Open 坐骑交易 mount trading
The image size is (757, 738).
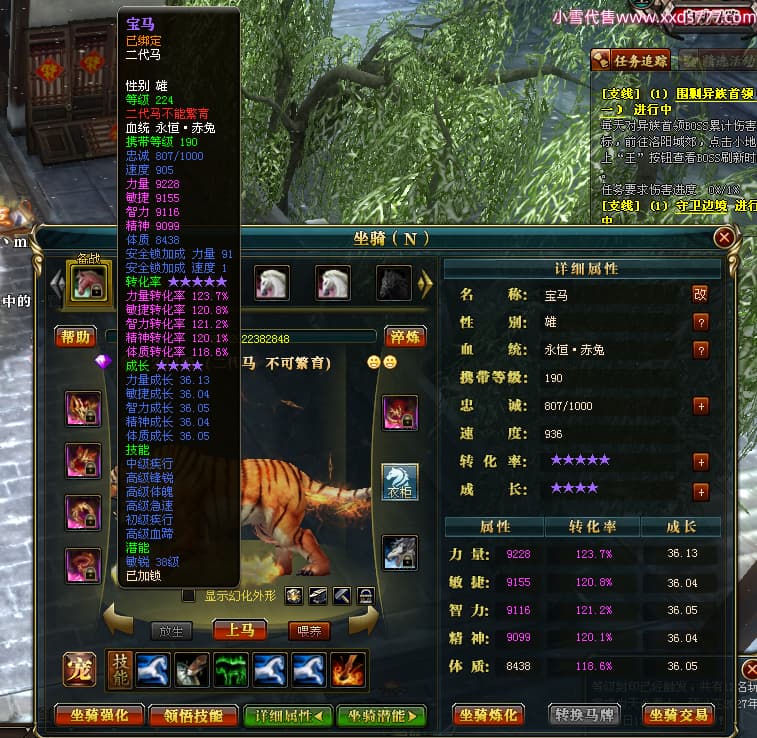pyautogui.click(x=679, y=714)
